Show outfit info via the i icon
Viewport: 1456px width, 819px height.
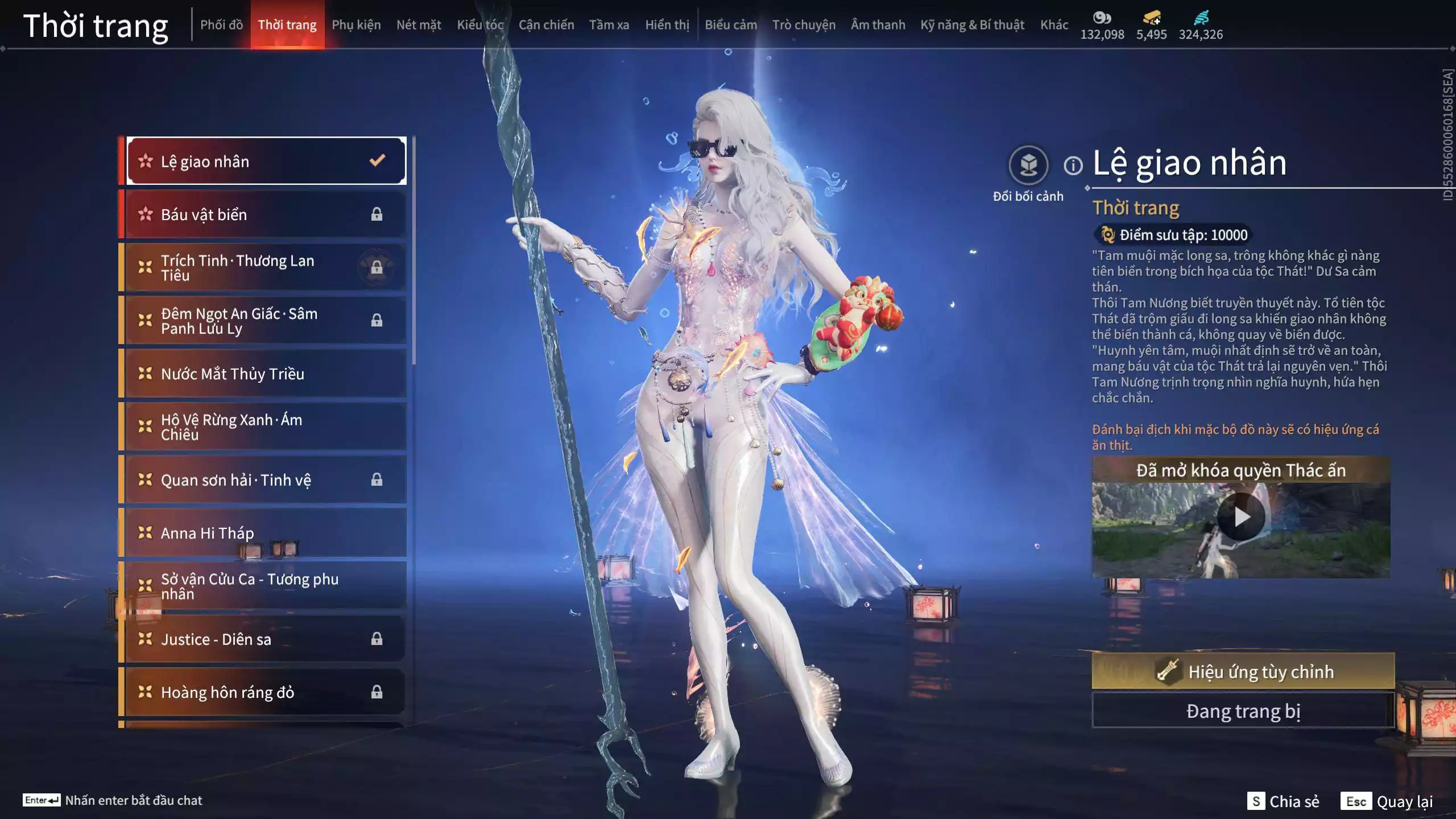click(x=1073, y=166)
